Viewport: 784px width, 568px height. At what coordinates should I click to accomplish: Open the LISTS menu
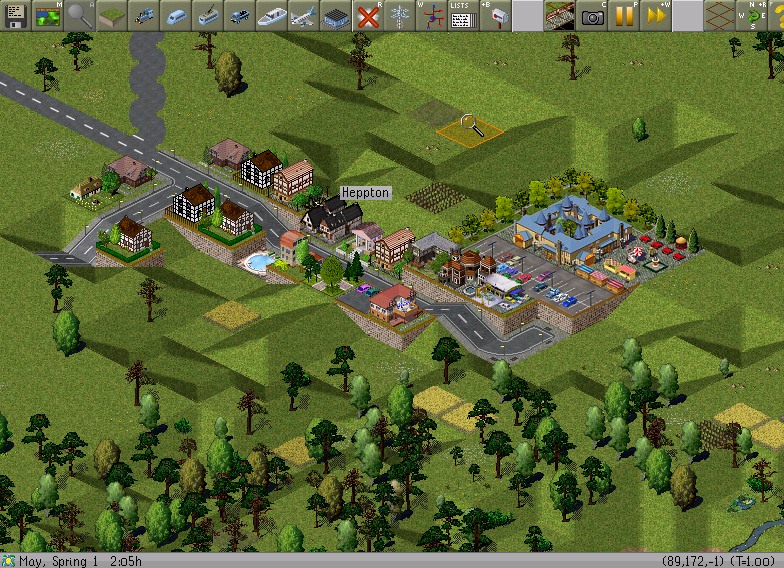tap(462, 15)
